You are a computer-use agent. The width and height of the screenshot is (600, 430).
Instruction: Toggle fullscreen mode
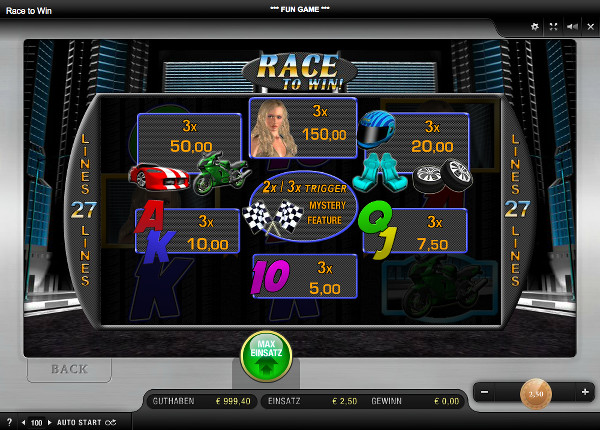[x=553, y=26]
